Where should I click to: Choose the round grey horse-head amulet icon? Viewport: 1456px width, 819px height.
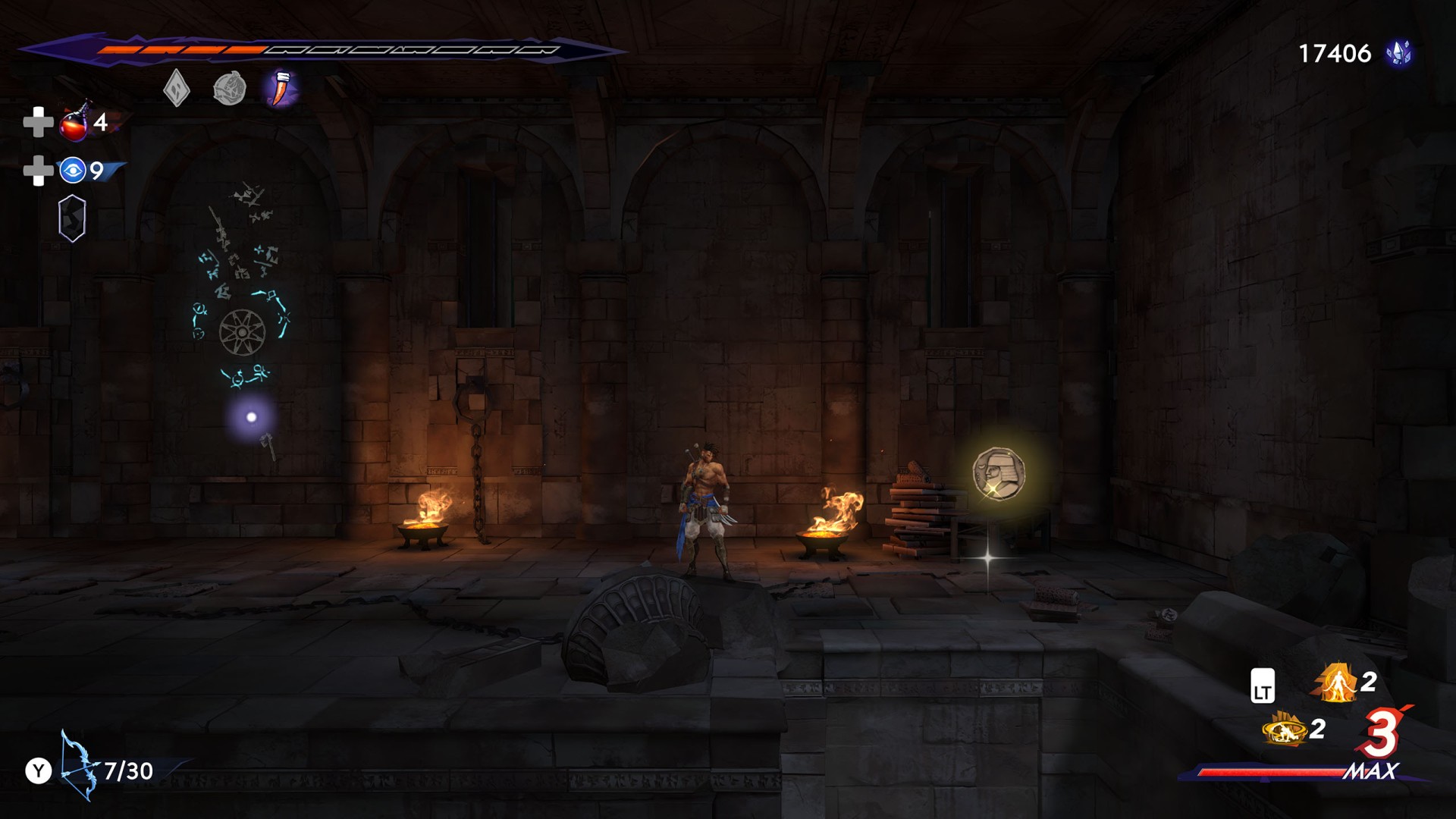point(229,89)
